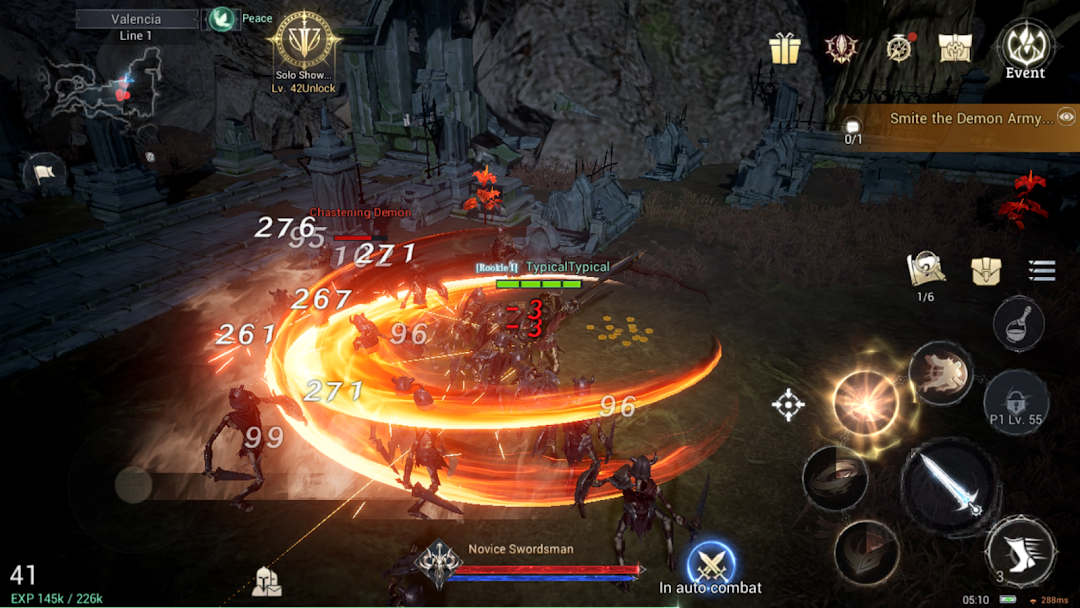Attack with the basic sword button
Screen dimensions: 1080x608
coord(949,484)
